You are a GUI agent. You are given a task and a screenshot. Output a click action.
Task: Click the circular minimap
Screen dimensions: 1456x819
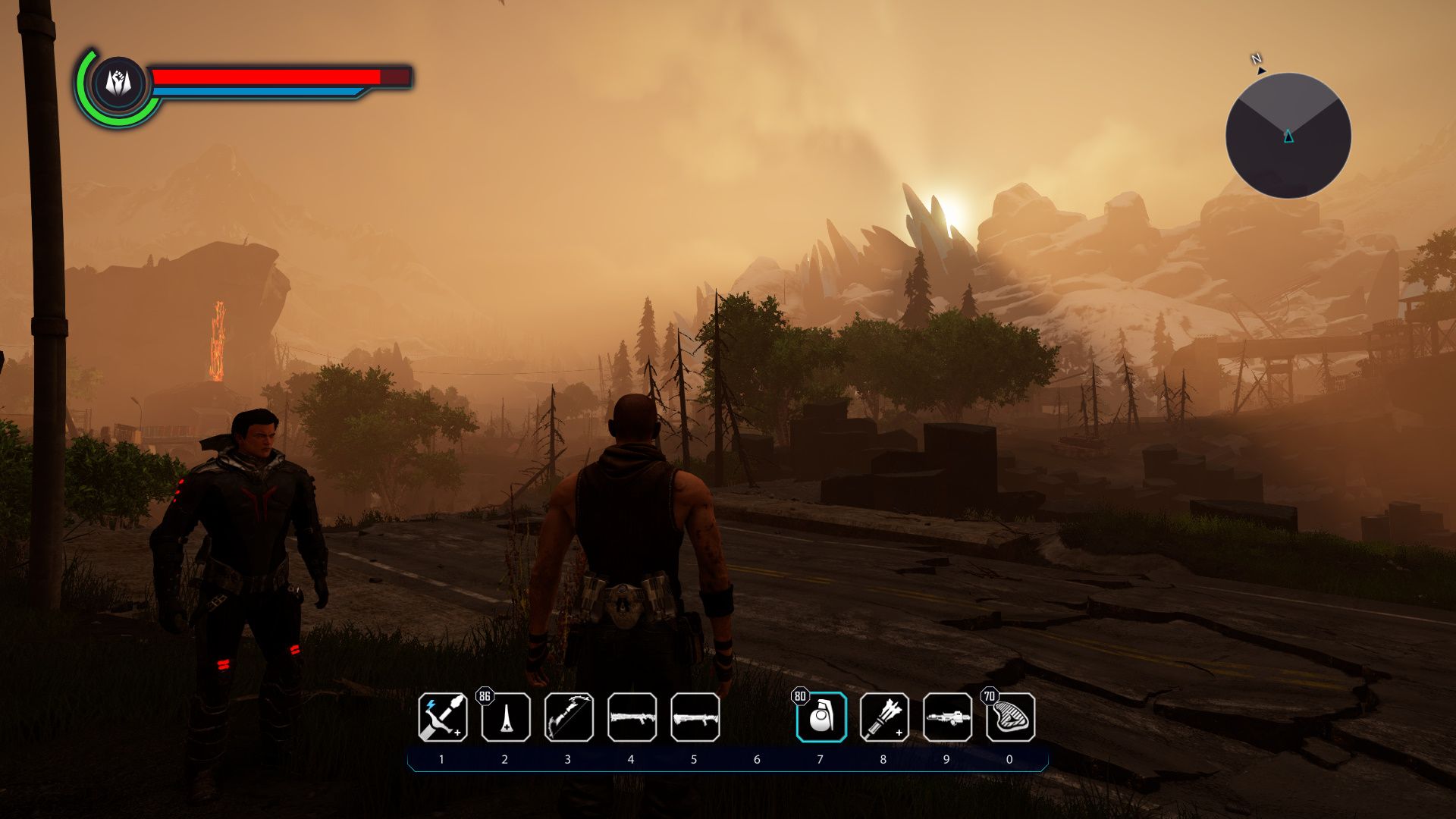point(1288,136)
